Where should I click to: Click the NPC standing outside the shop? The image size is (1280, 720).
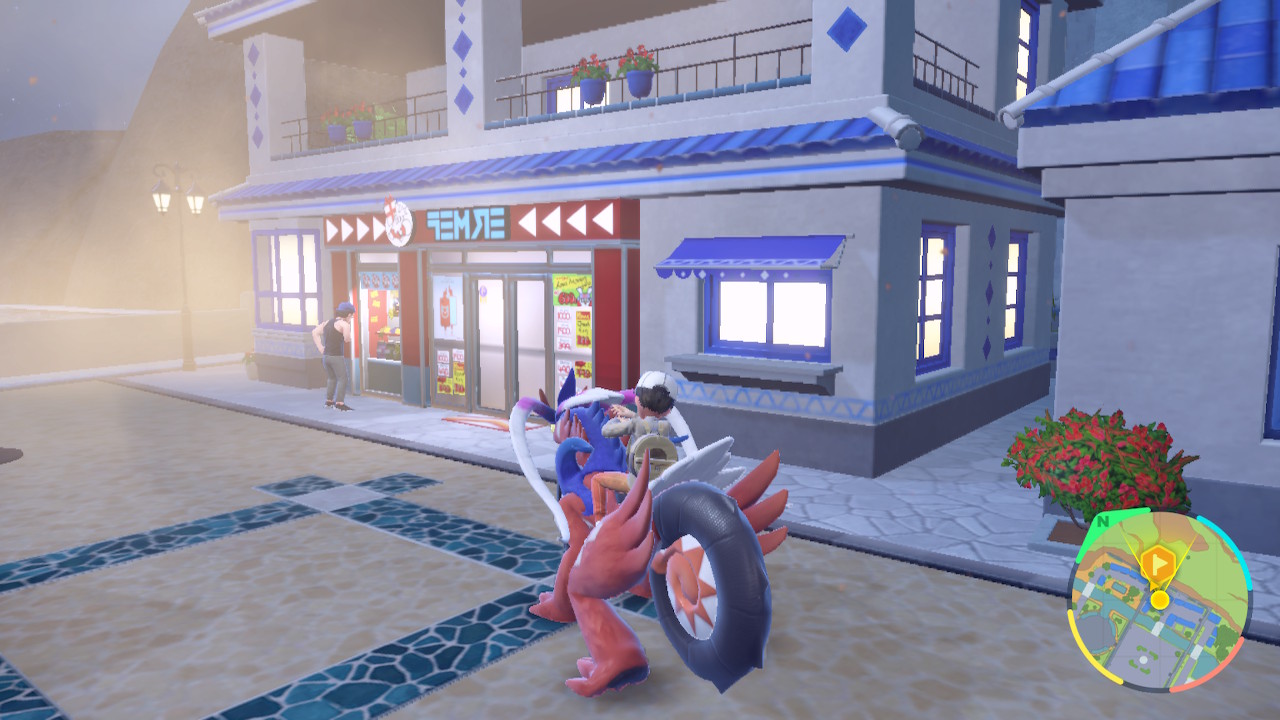[337, 345]
